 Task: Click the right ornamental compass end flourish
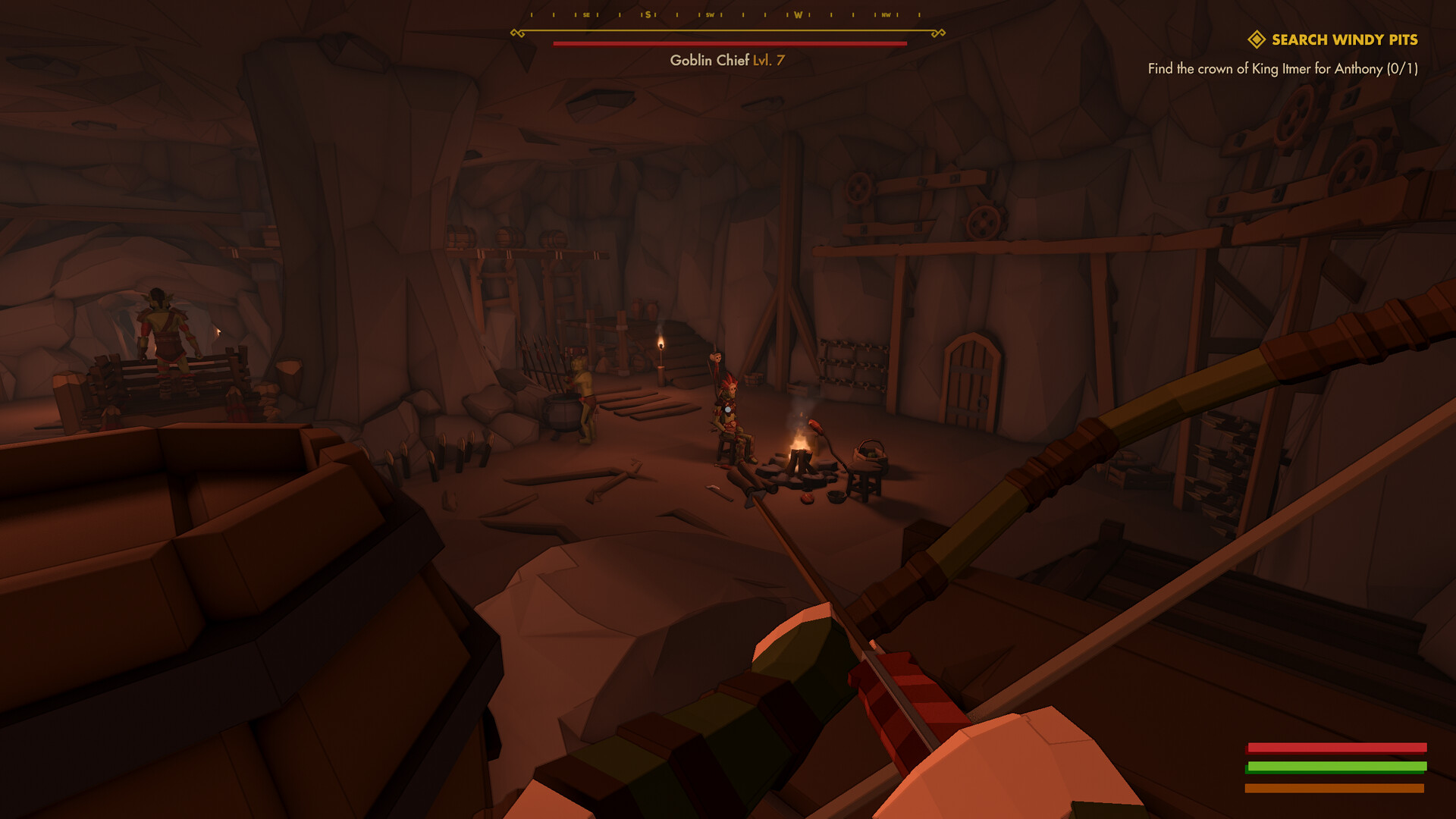click(939, 32)
